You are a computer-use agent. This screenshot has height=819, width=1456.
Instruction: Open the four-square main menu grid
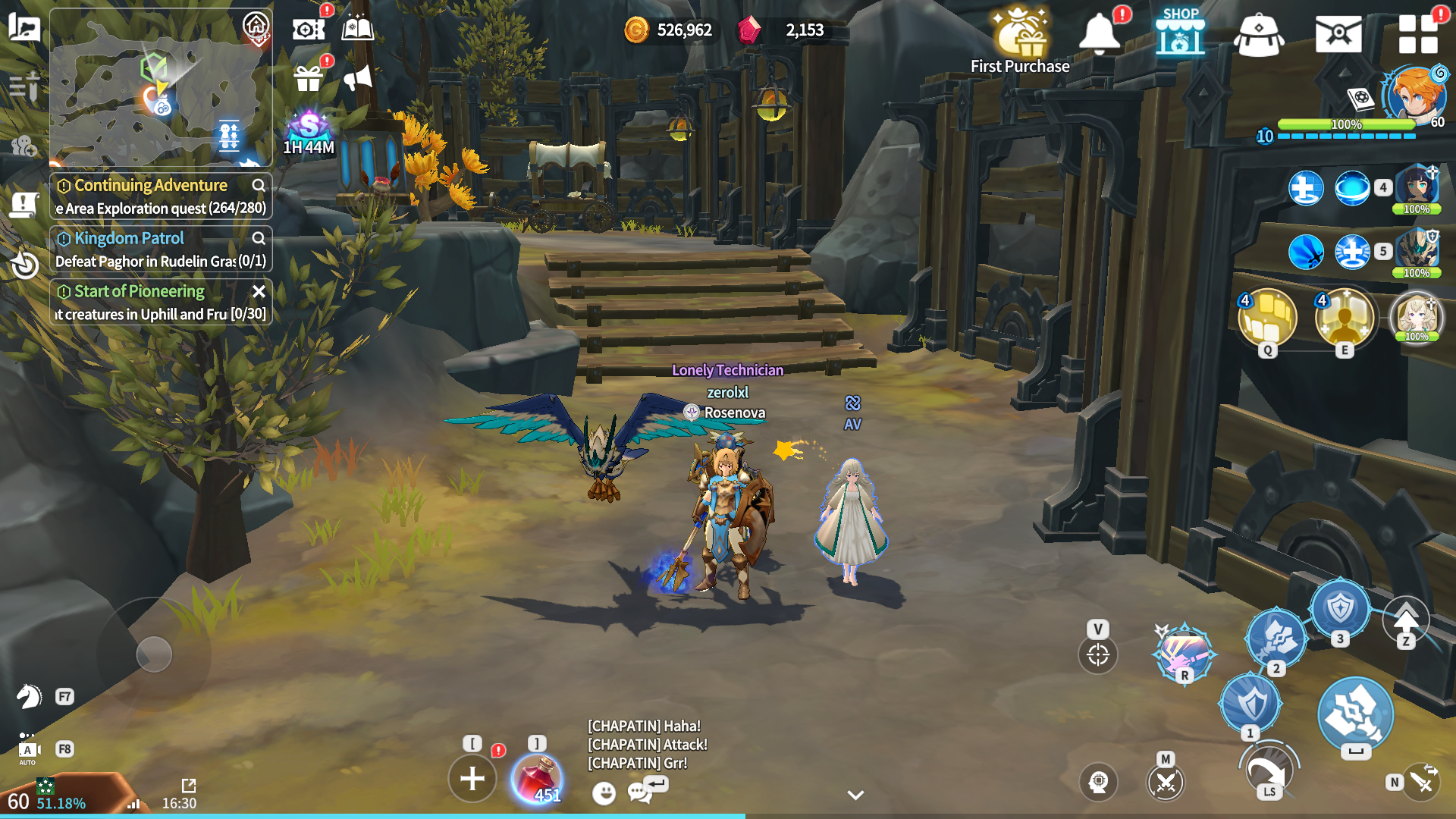tap(1417, 34)
